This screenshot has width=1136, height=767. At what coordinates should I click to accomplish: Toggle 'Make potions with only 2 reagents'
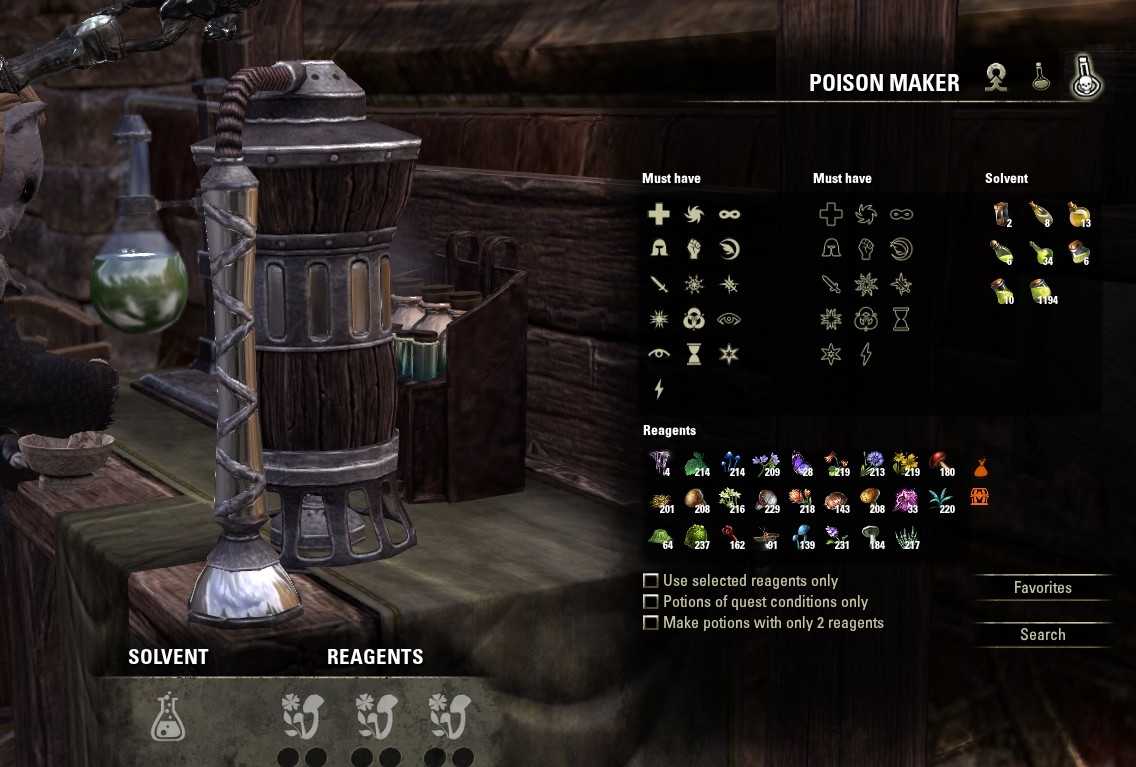click(651, 623)
